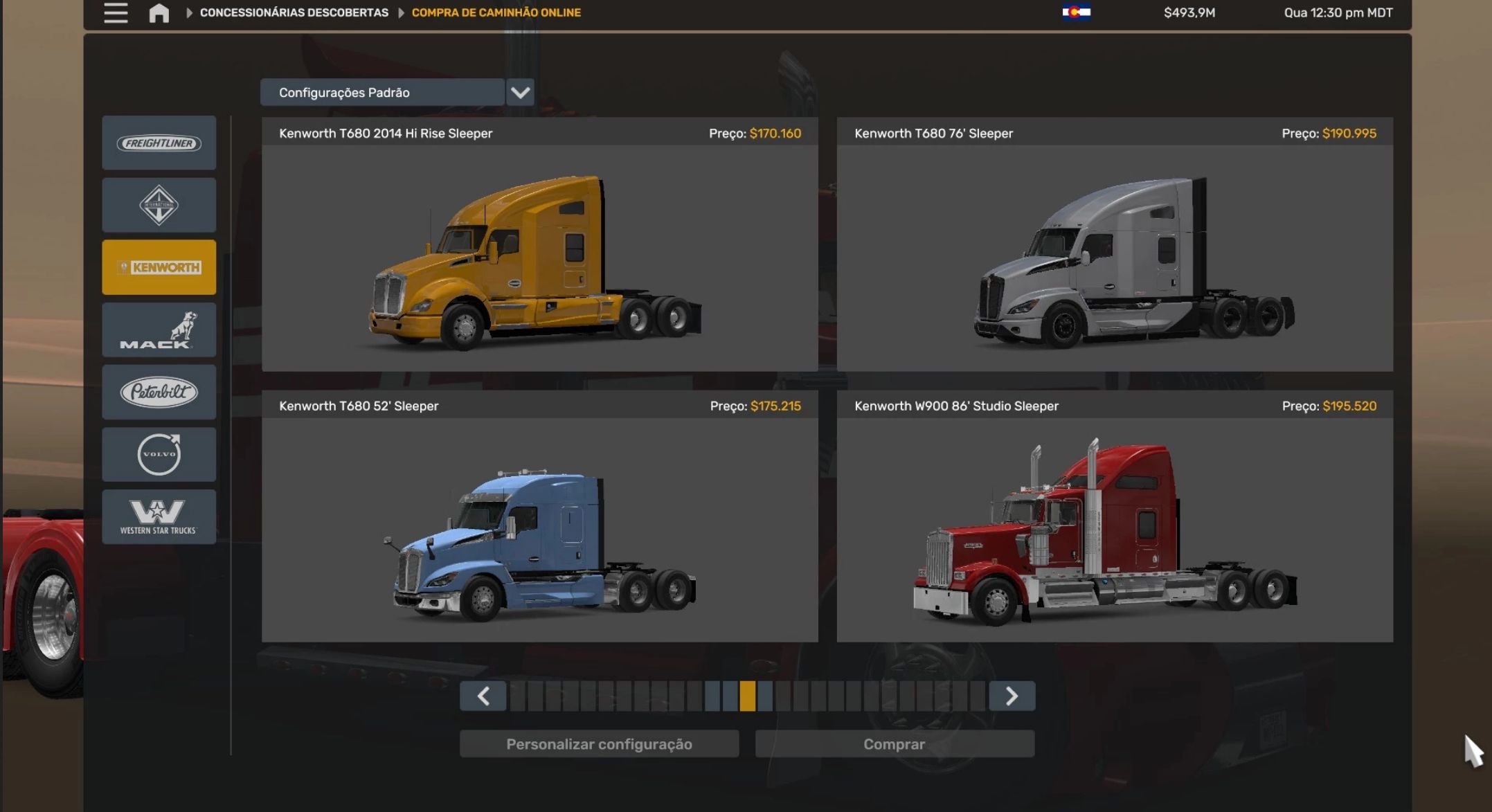Advance to the next truck page
This screenshot has width=1492, height=812.
1012,696
